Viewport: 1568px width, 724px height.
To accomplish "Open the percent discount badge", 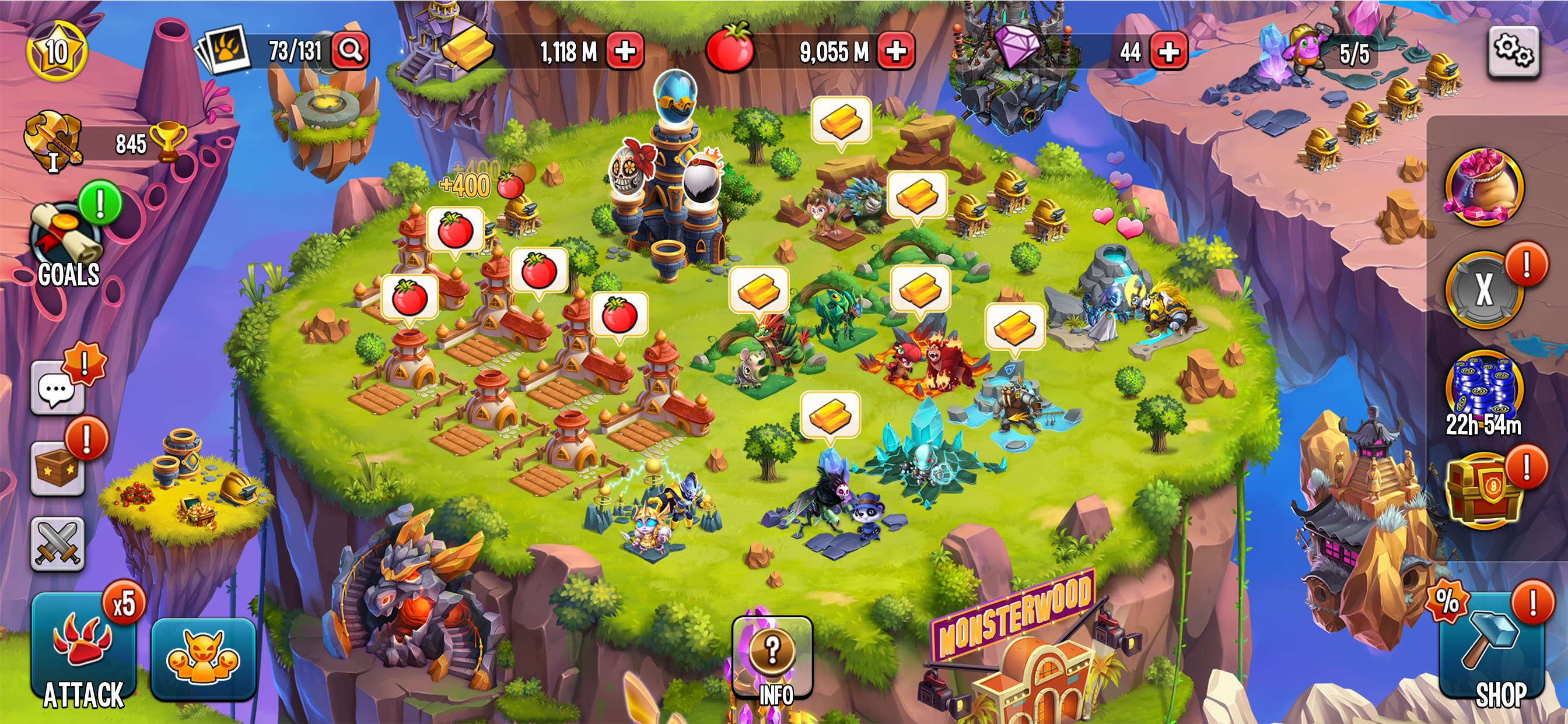I will pyautogui.click(x=1447, y=602).
